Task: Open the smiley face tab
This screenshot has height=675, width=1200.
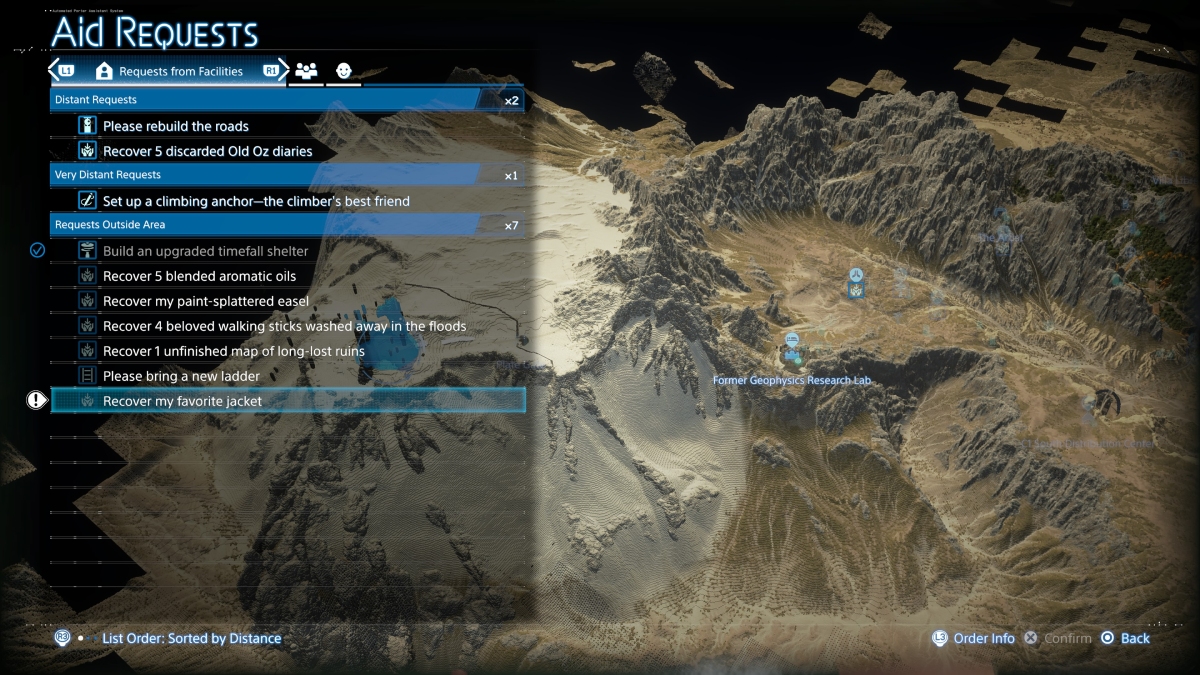Action: 343,72
